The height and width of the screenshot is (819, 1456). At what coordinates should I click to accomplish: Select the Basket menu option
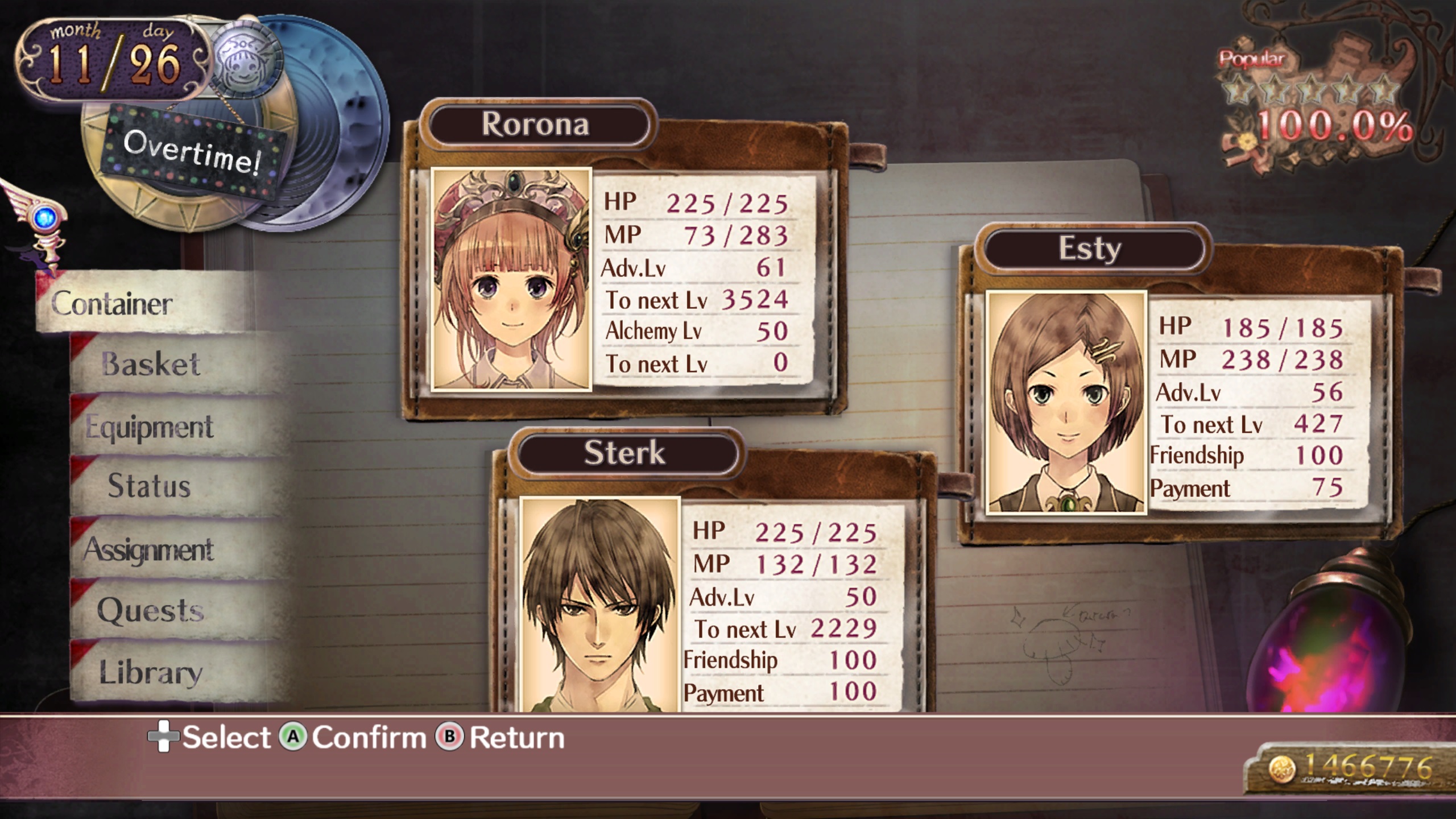[x=151, y=364]
